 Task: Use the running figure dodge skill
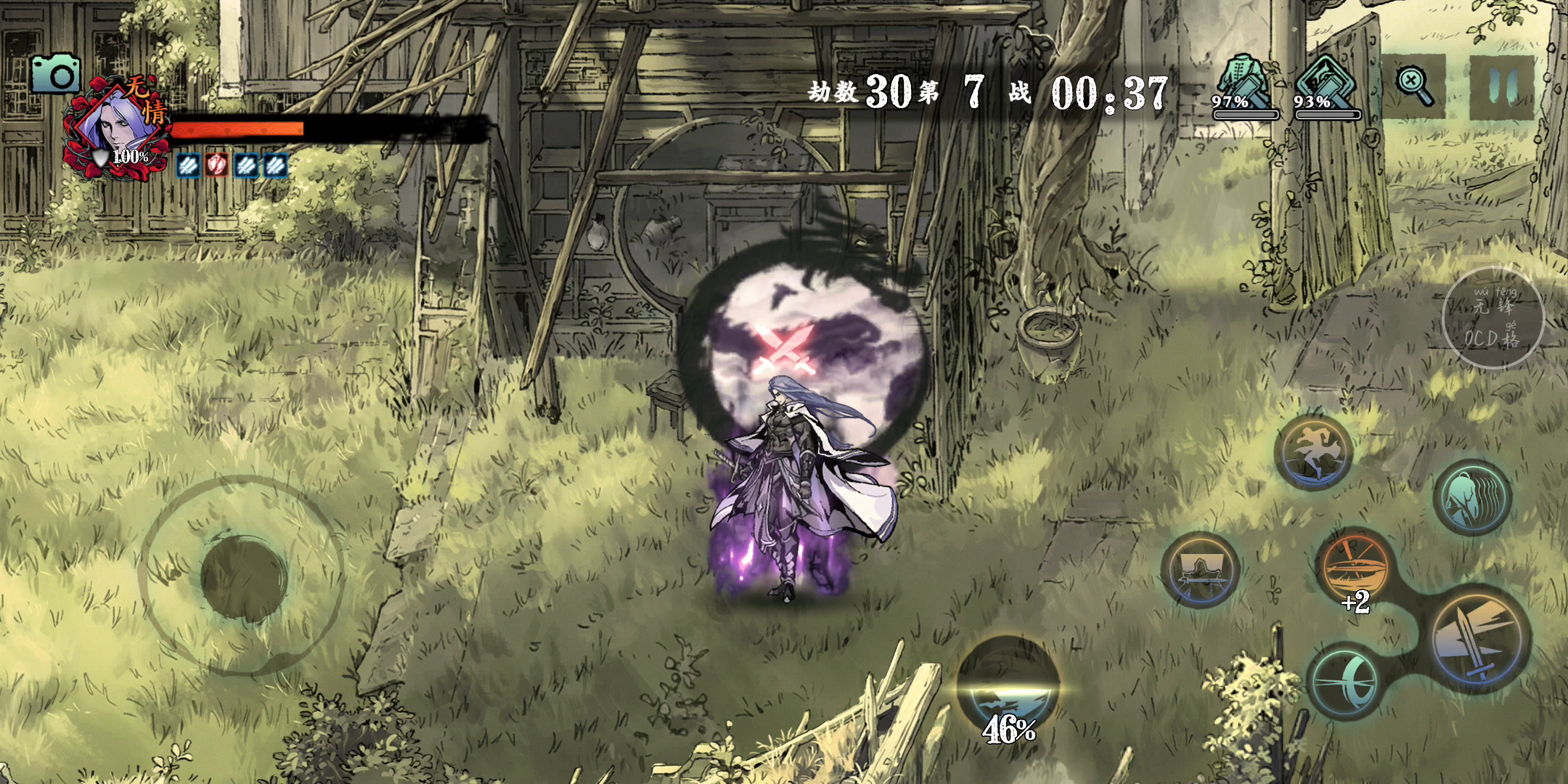(x=1313, y=452)
